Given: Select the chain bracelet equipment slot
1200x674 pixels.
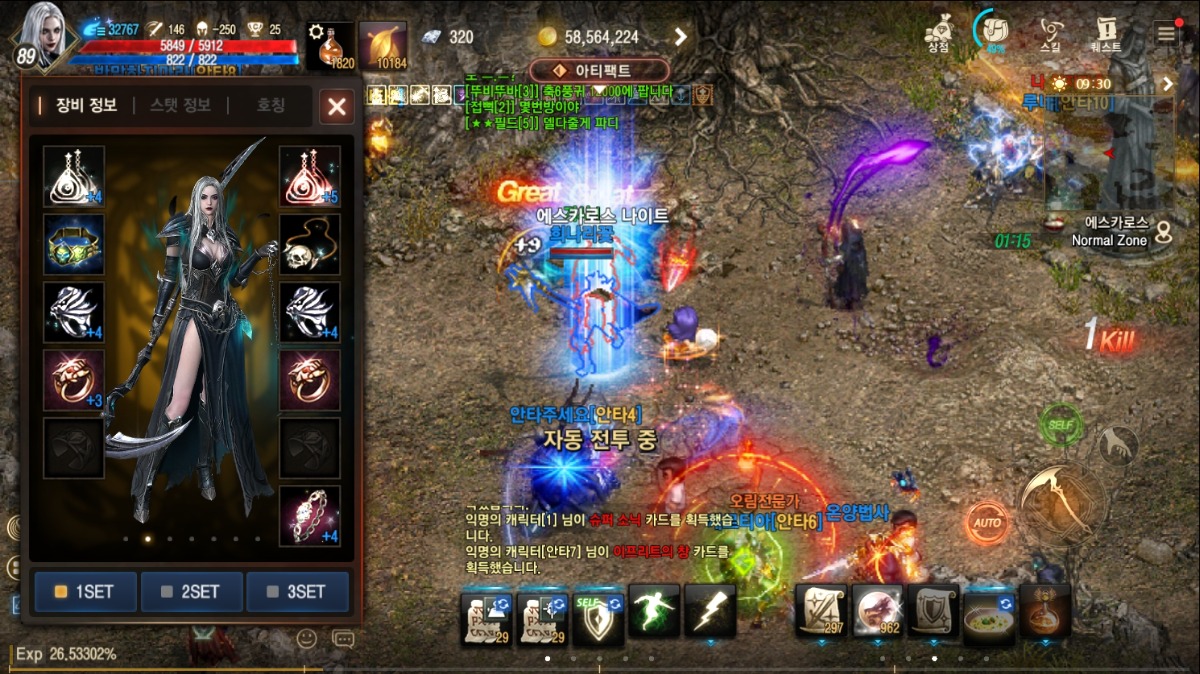Looking at the screenshot, I should coord(309,516).
